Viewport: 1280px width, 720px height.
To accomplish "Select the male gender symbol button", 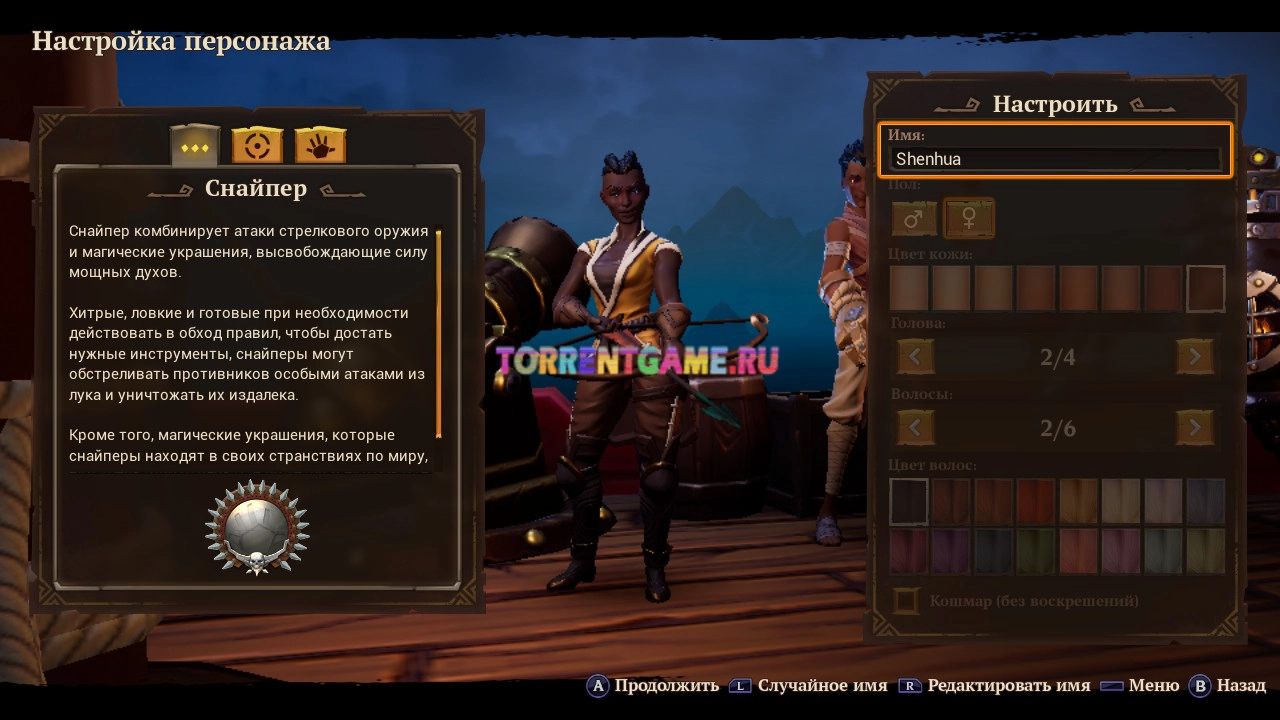I will pos(914,219).
